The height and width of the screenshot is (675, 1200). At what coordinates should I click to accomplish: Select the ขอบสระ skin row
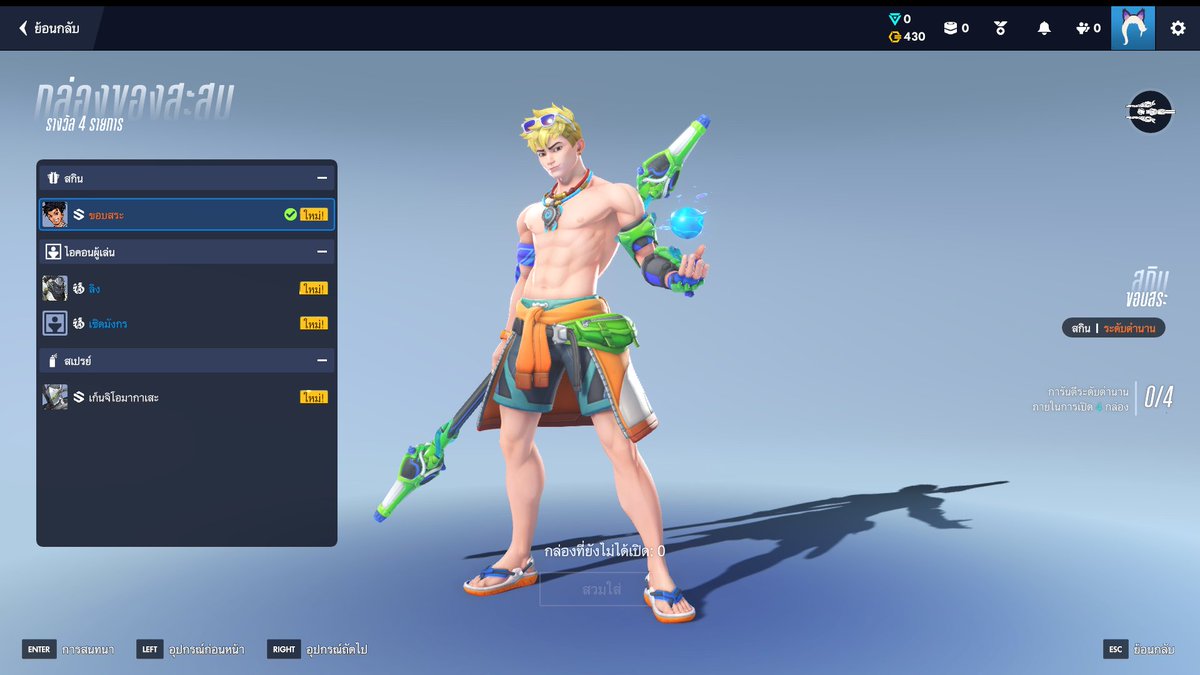point(187,214)
